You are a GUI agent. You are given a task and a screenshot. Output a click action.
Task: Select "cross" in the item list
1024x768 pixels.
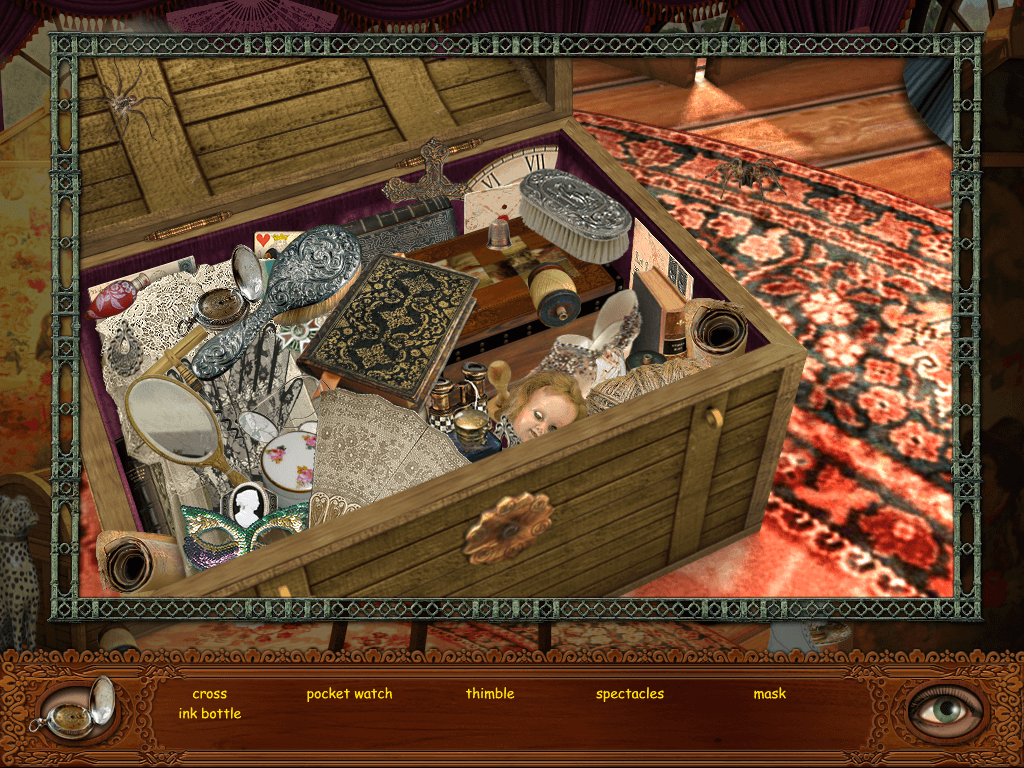210,694
